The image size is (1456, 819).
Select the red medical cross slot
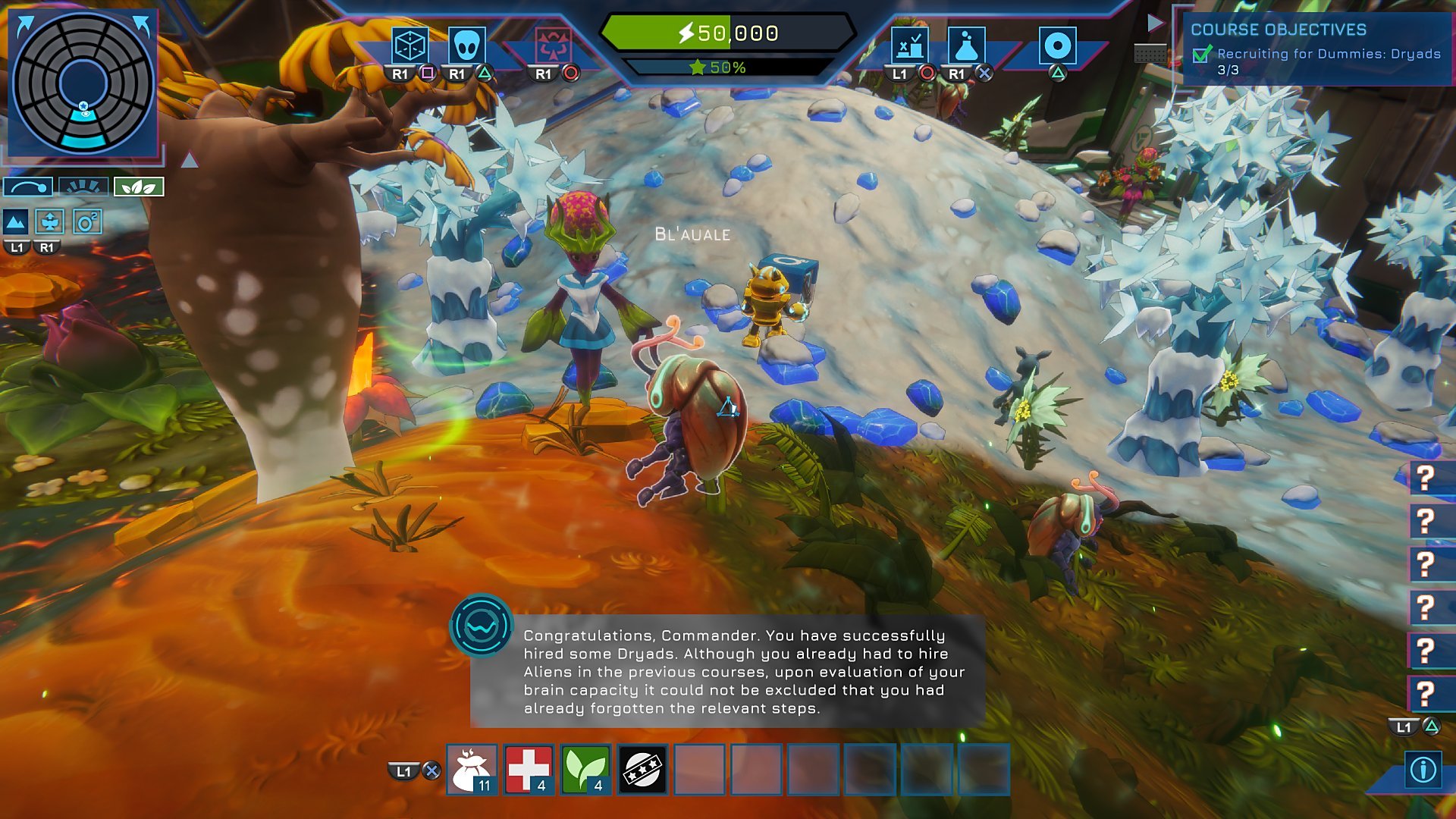[529, 770]
